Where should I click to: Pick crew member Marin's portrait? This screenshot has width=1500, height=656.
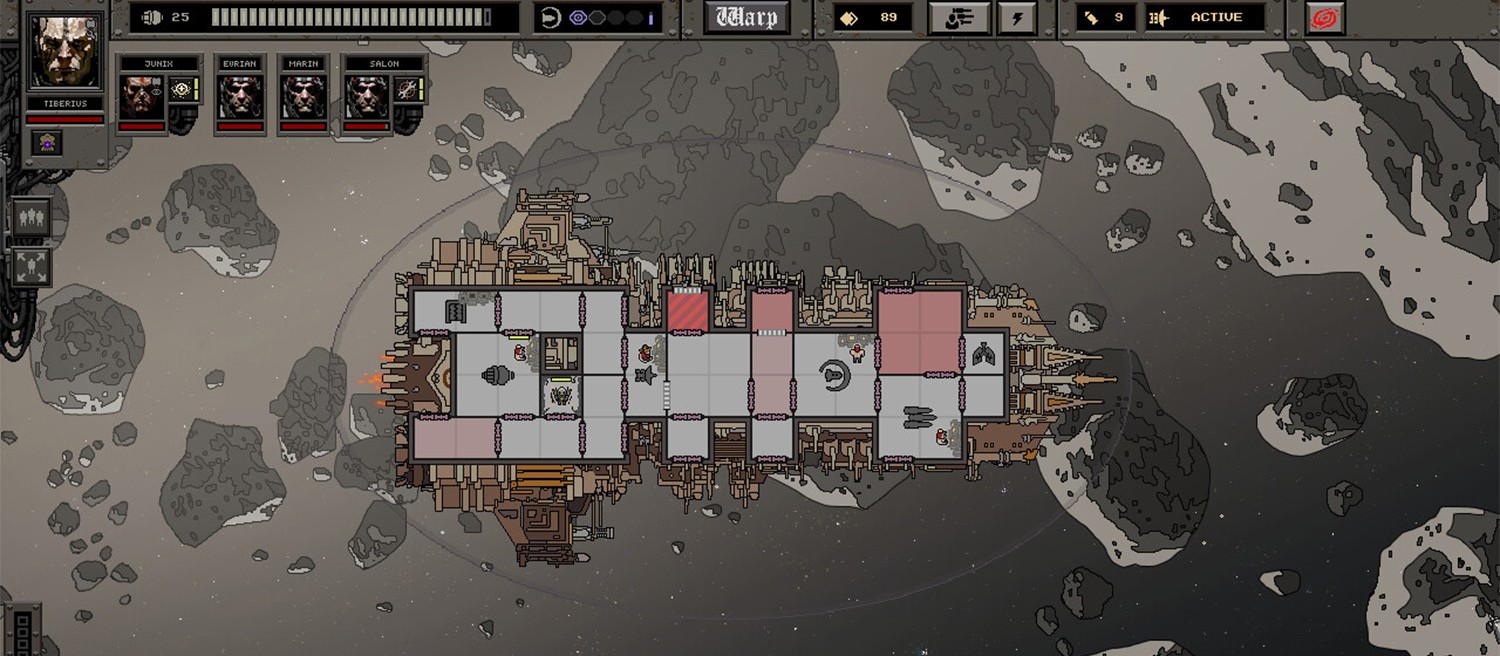(303, 97)
